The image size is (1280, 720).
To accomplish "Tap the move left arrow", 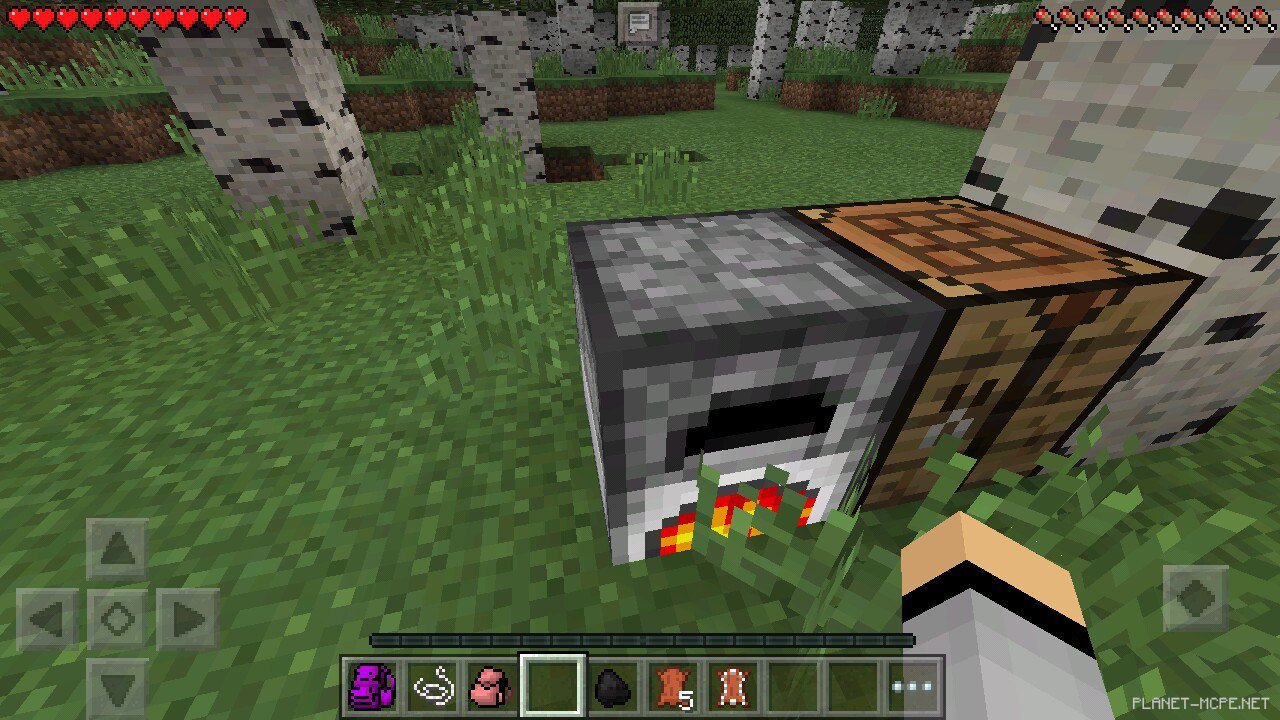I will 47,620.
